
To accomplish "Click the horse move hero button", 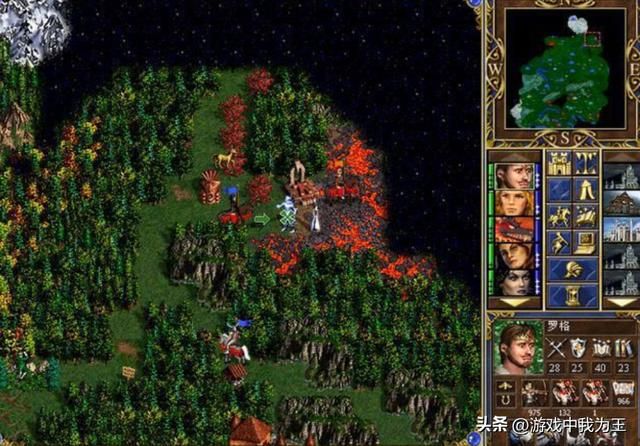I will point(558,217).
